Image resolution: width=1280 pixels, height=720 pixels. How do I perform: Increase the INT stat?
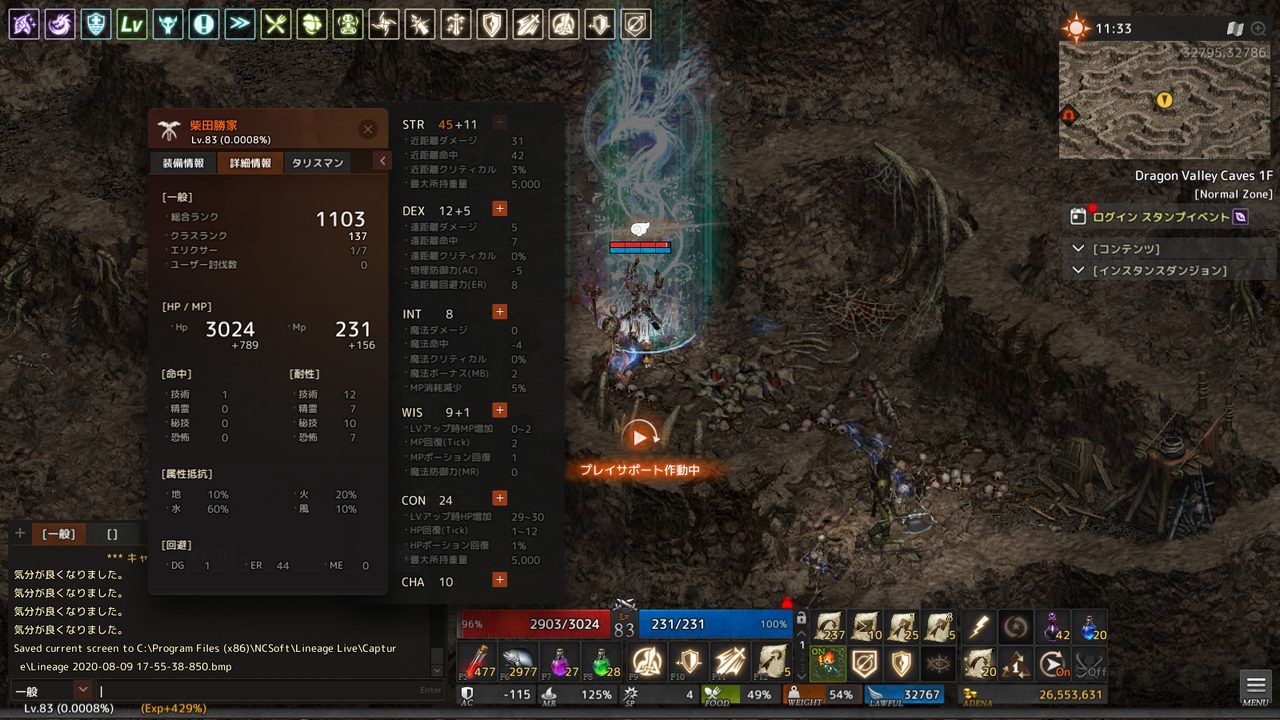pos(500,312)
